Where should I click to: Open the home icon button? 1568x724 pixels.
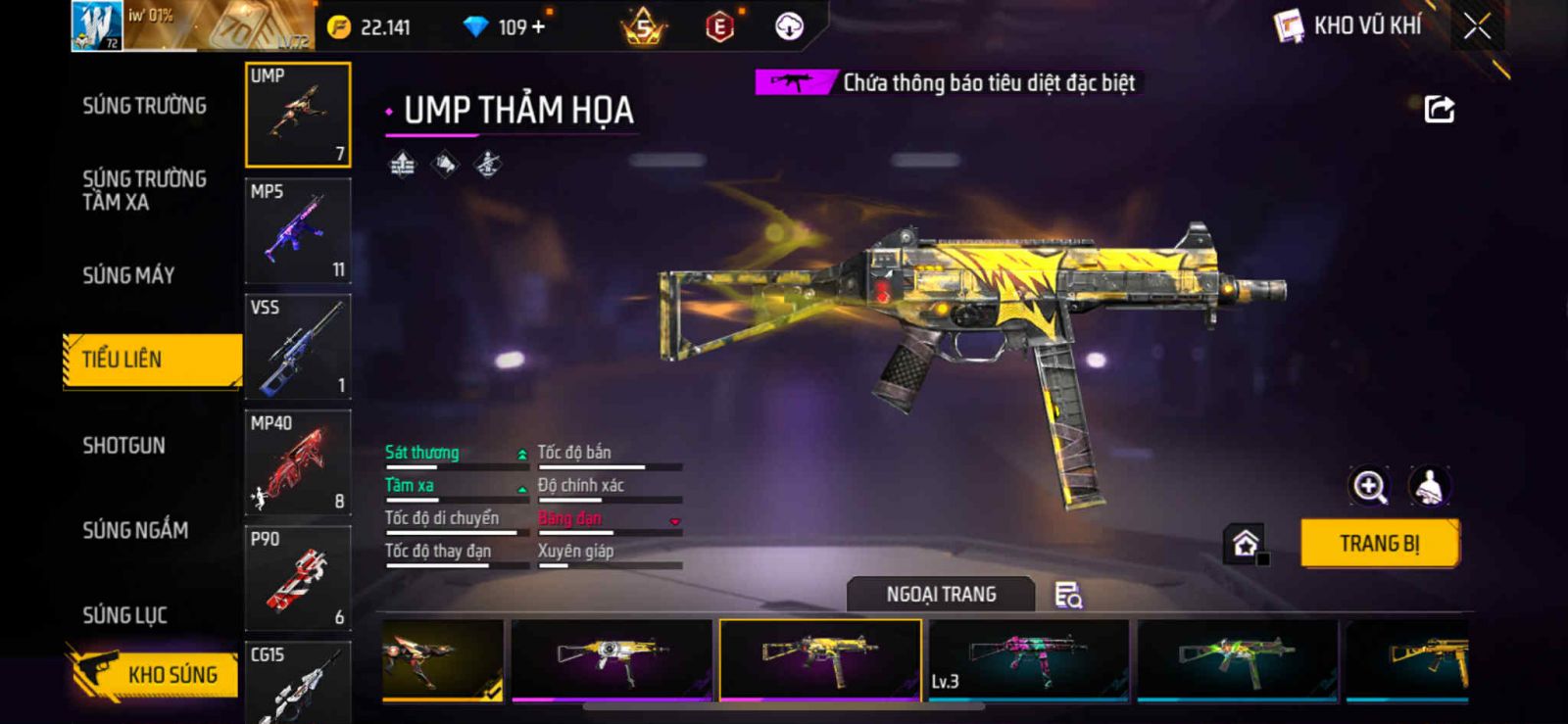coord(1246,544)
